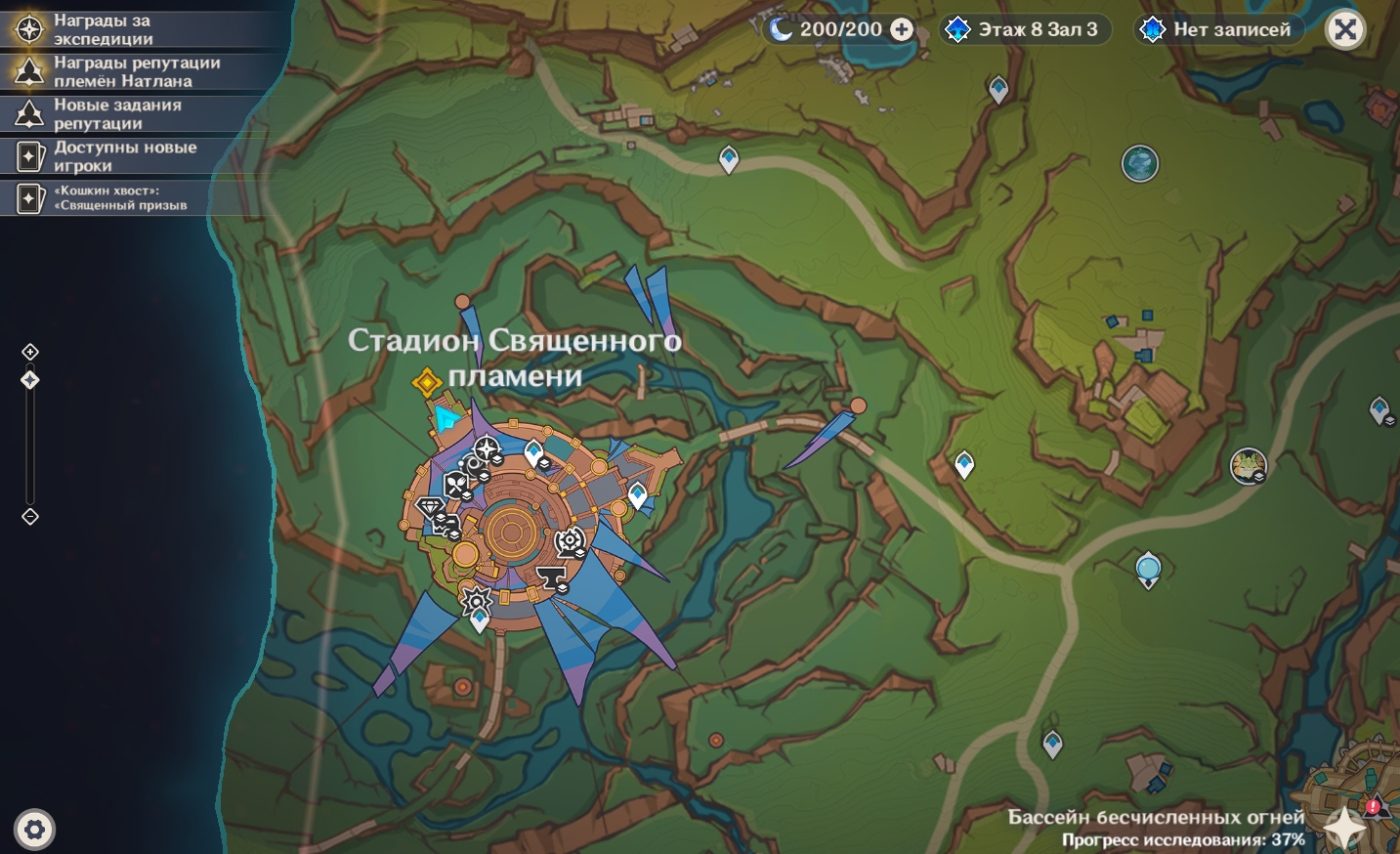Open Spiral Abyss 'Этаж 8 Зал 3' info
This screenshot has height=854, width=1400.
tap(1022, 30)
